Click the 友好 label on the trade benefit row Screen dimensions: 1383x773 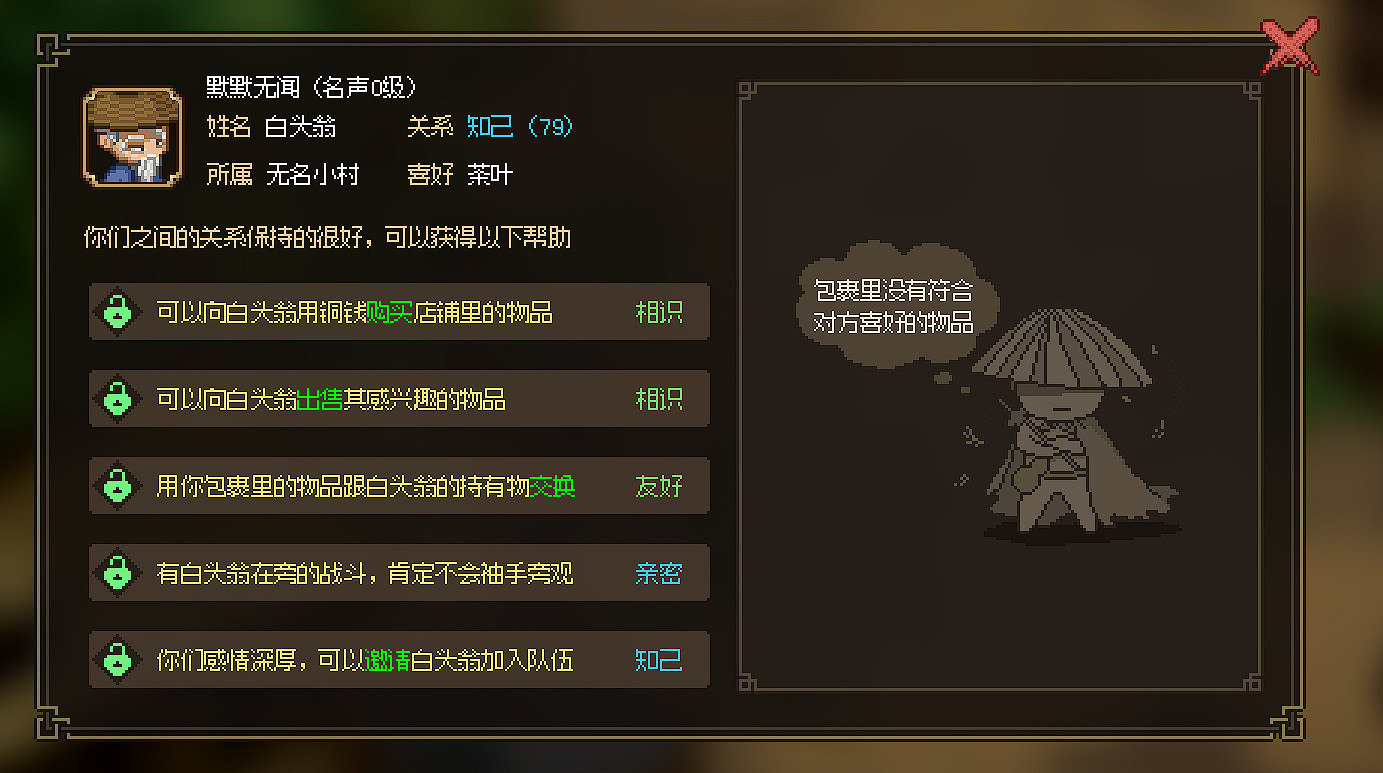[x=660, y=485]
